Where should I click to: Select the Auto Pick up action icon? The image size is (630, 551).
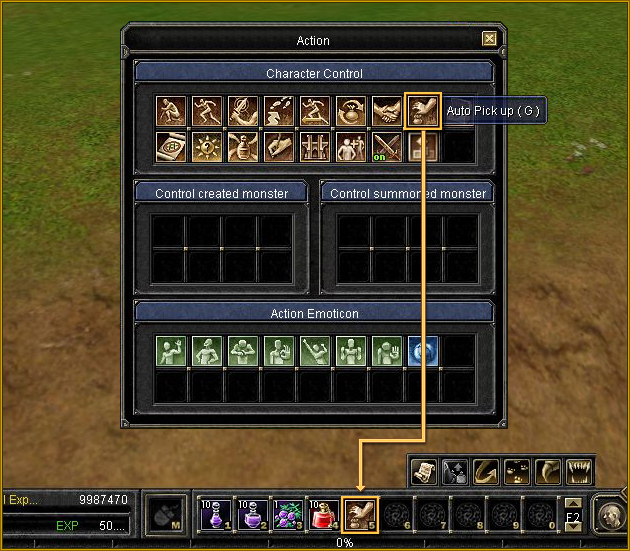[423, 111]
